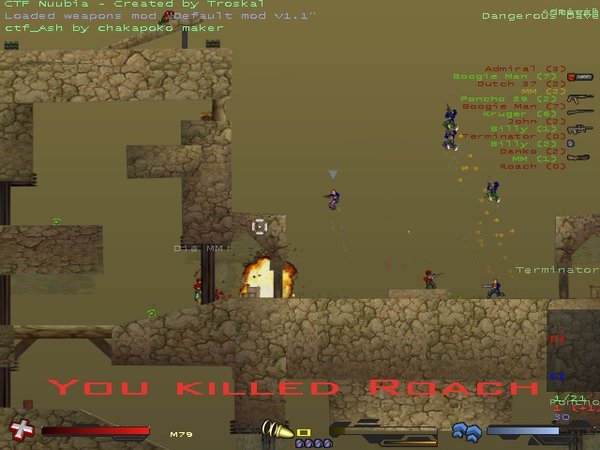The height and width of the screenshot is (450, 600).
Task: Select the Admiral entry in the kill log
Action: [511, 68]
